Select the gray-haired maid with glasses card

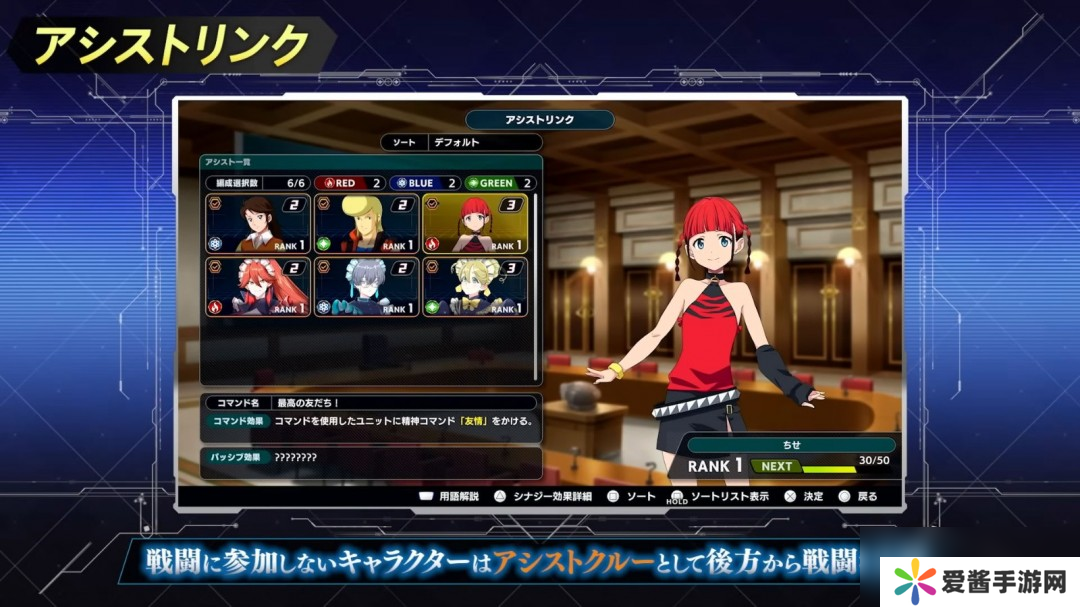coord(366,287)
